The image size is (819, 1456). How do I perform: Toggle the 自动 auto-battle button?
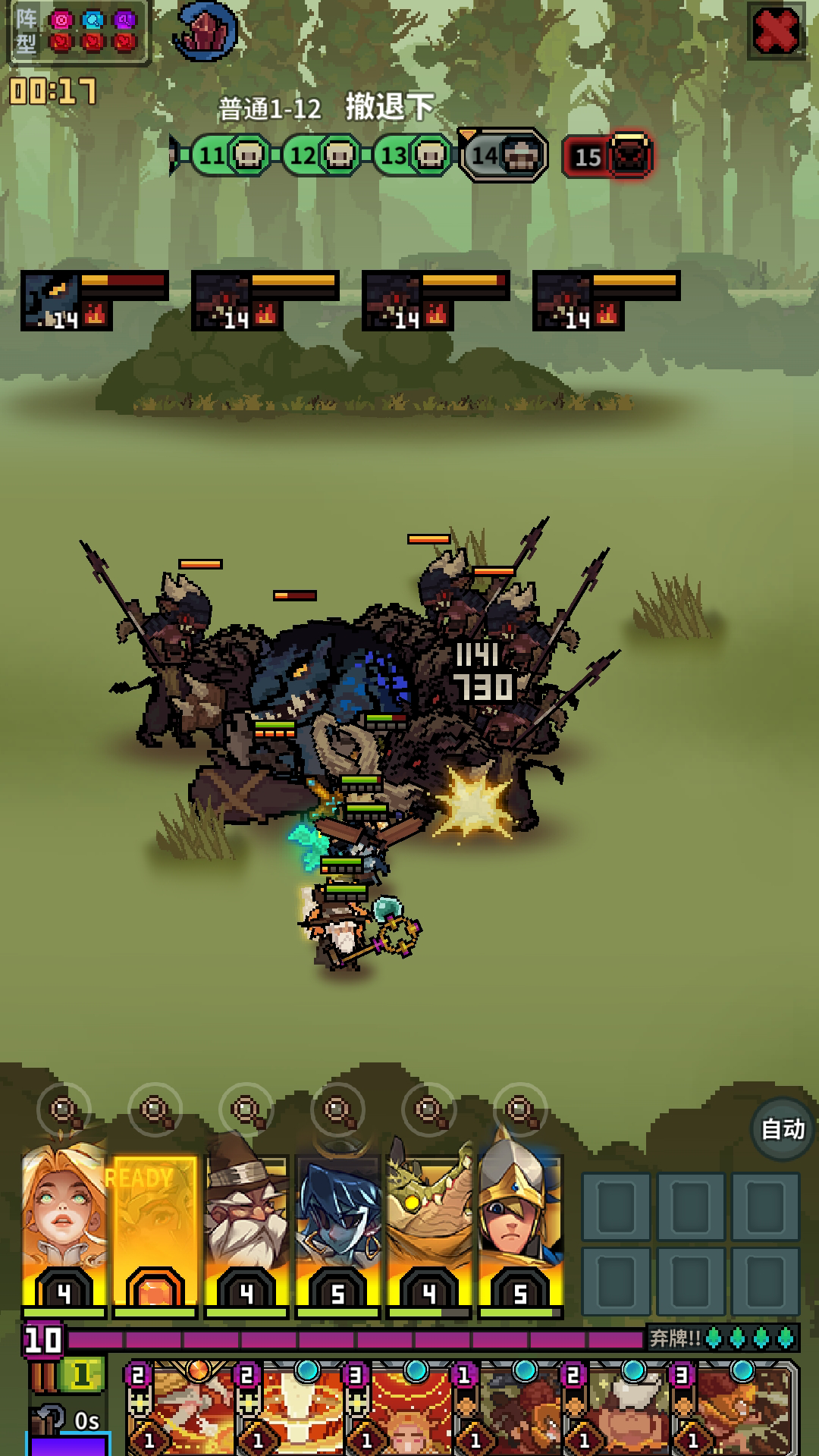[783, 1129]
